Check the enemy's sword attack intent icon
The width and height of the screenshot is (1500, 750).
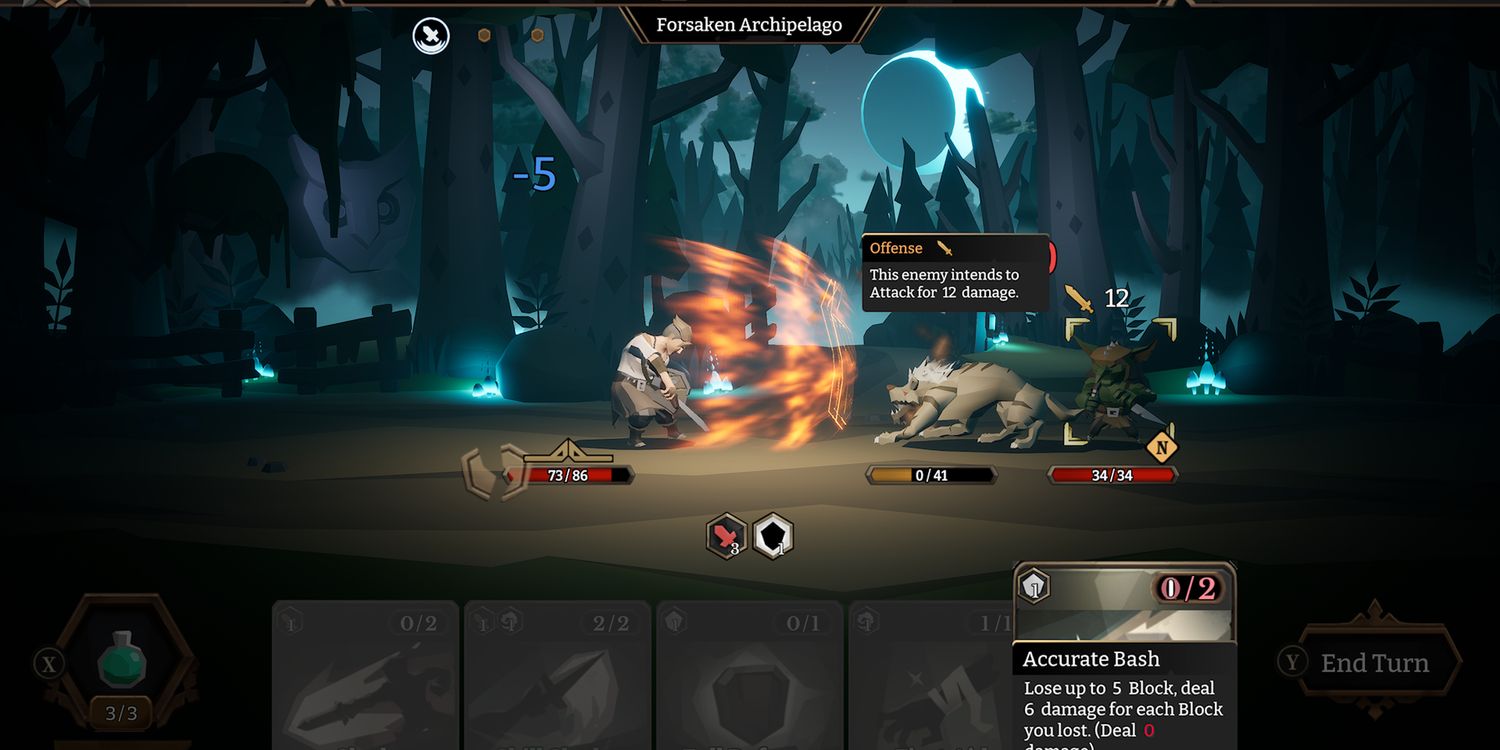tap(1078, 298)
